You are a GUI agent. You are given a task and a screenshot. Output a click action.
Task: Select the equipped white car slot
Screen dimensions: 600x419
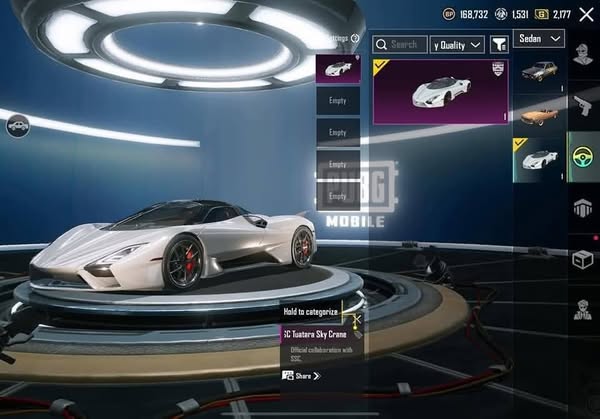tap(338, 69)
